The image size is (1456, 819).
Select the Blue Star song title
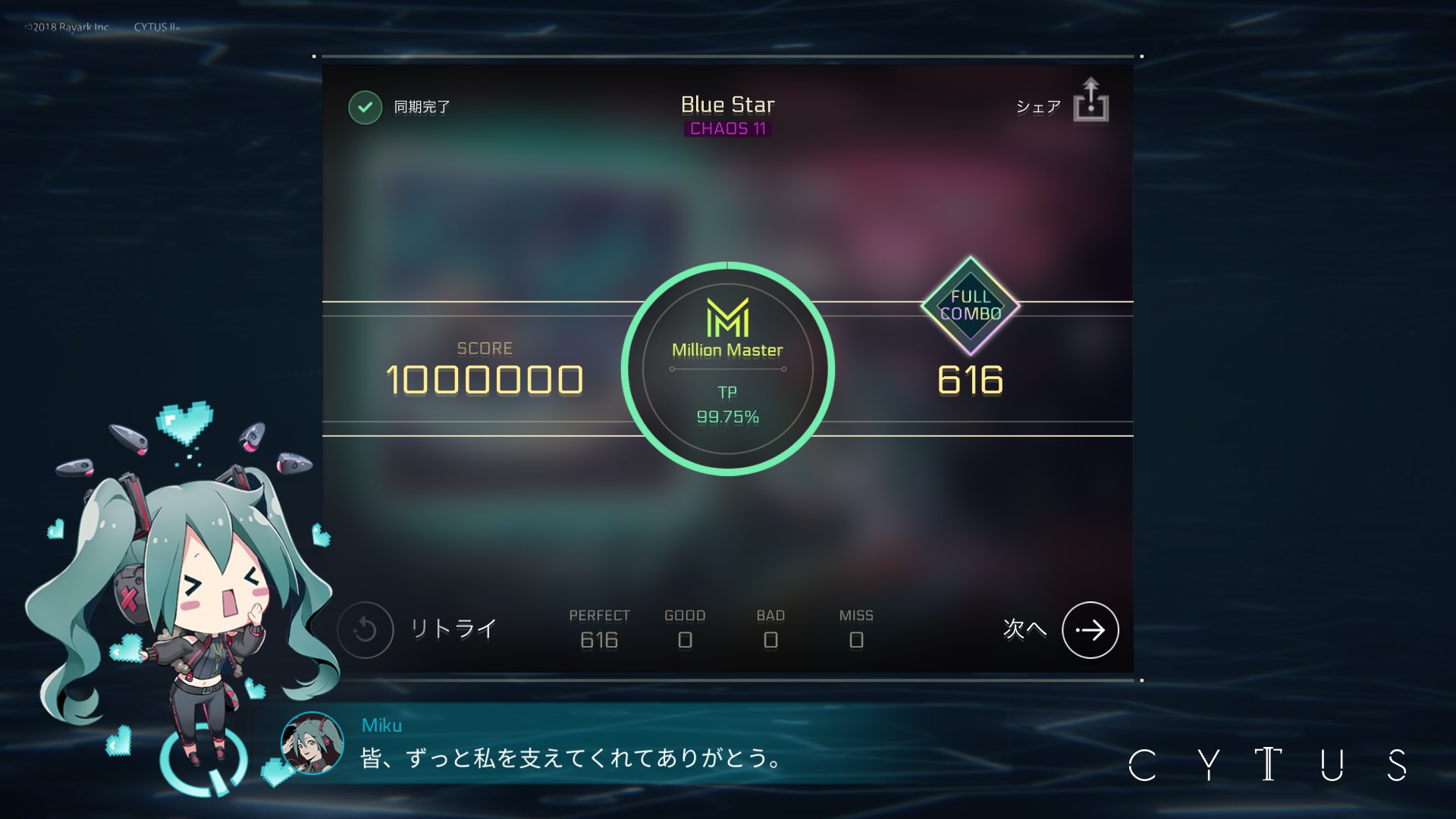pyautogui.click(x=726, y=105)
